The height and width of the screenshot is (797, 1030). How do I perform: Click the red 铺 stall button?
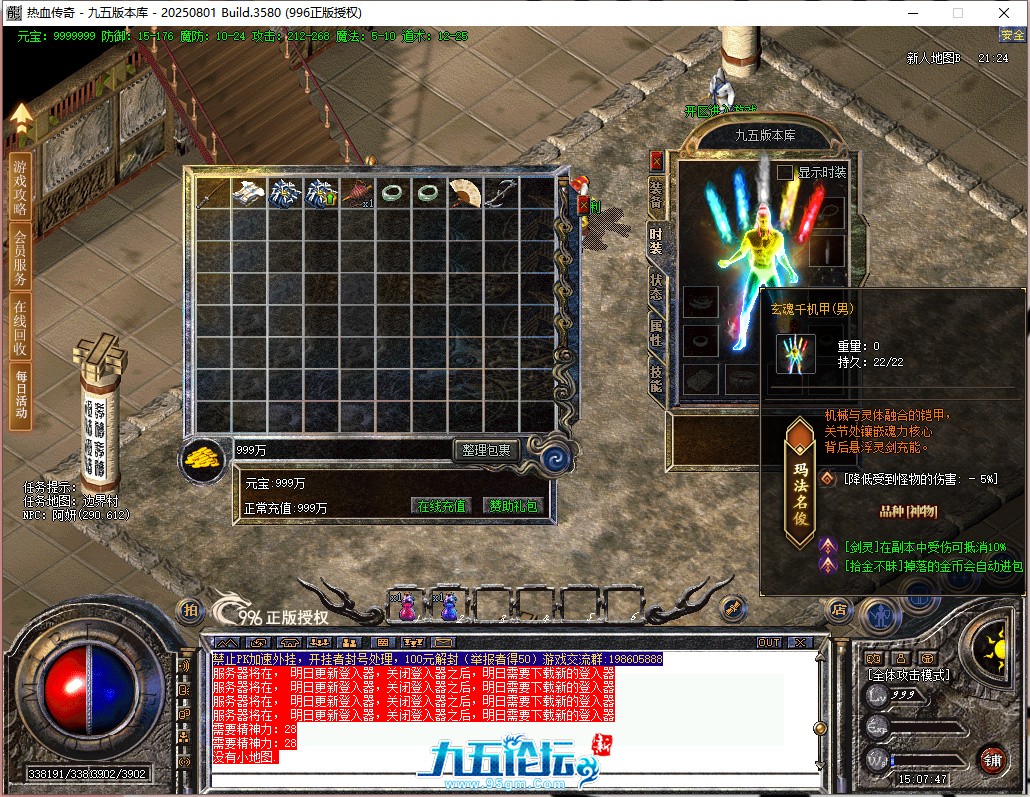991,759
